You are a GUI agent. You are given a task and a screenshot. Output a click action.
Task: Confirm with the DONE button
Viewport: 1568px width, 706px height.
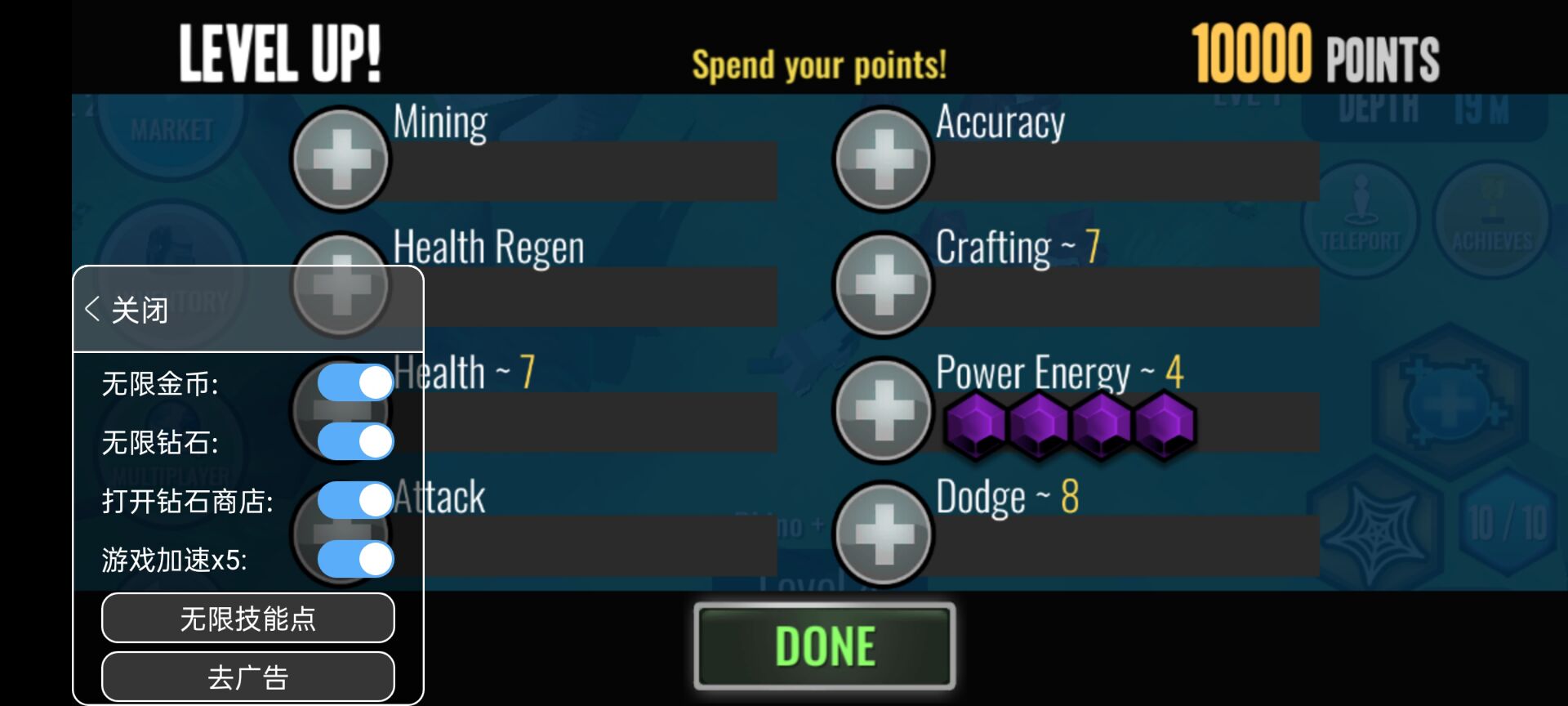(x=824, y=646)
